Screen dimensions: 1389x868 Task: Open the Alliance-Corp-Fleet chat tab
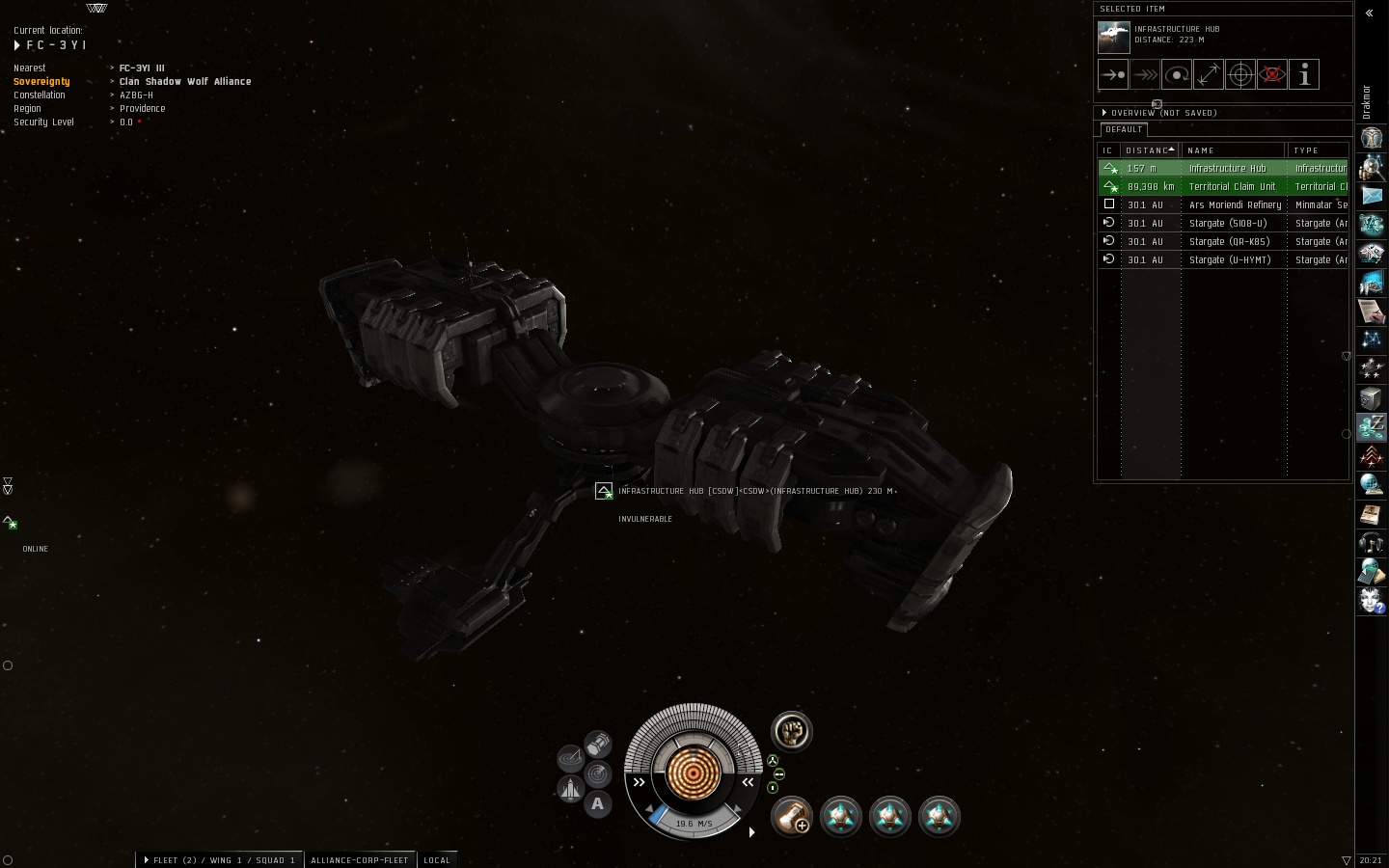tap(360, 860)
